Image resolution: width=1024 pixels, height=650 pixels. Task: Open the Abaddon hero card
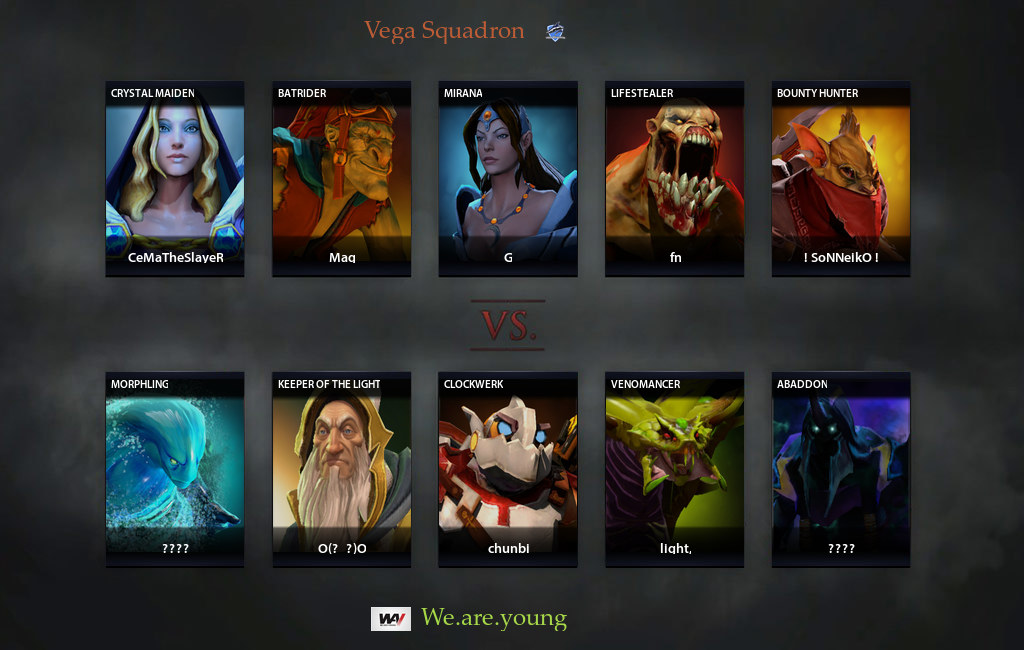[x=841, y=470]
